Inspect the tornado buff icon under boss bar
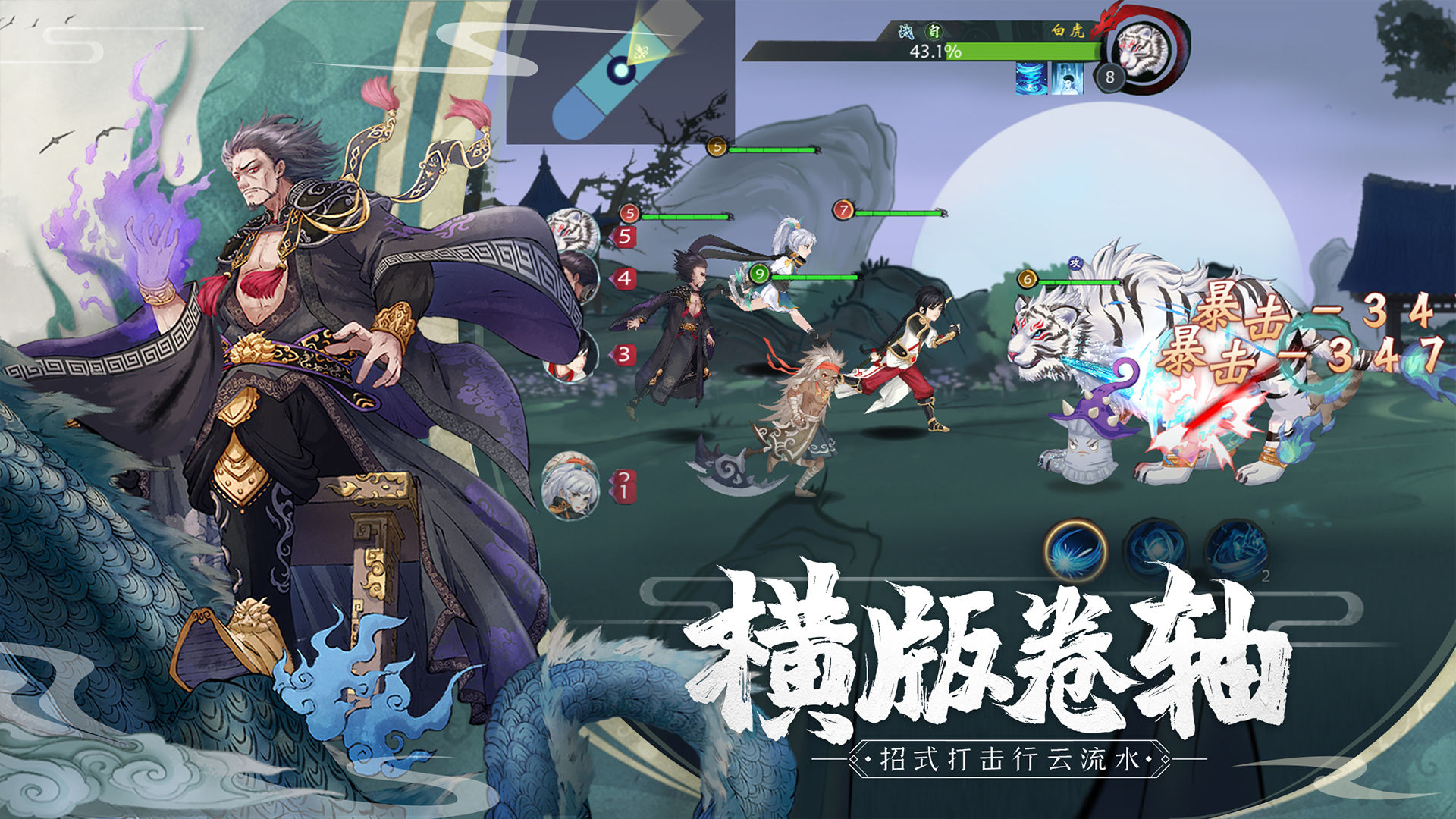This screenshot has height=819, width=1456. [x=1030, y=80]
